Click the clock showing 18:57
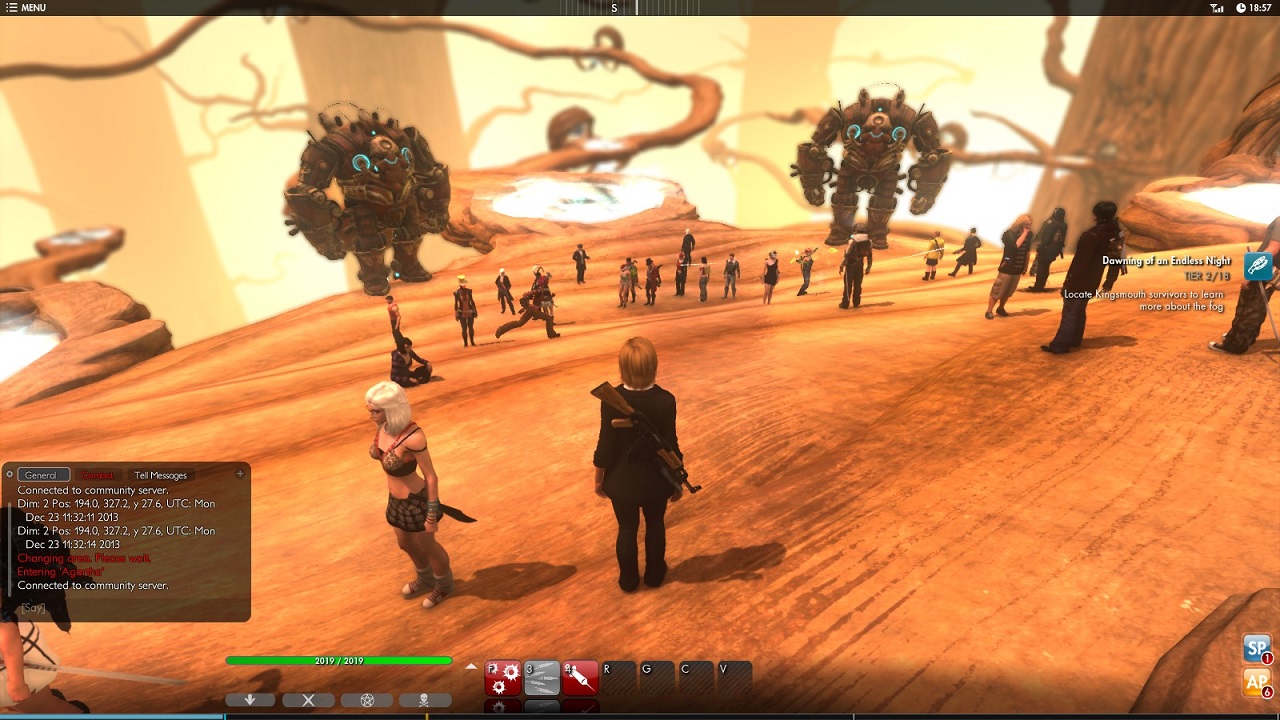This screenshot has height=720, width=1280. coord(1254,8)
